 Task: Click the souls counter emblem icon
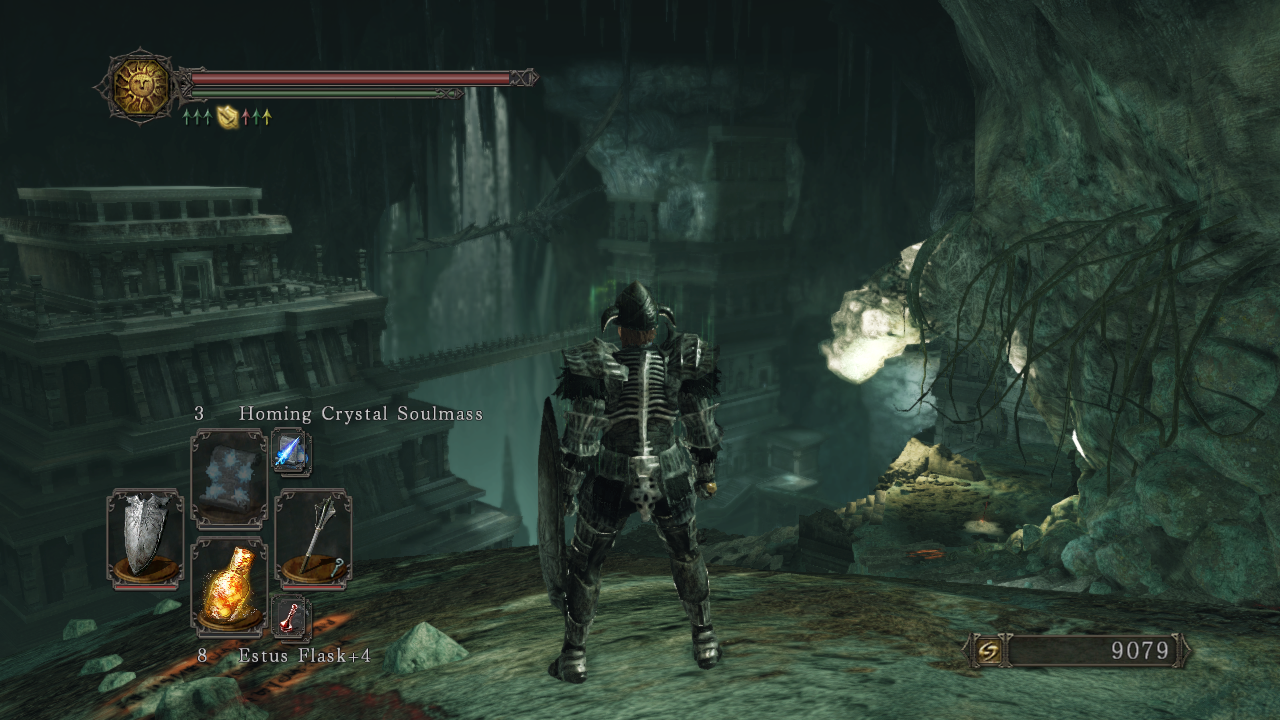click(987, 651)
